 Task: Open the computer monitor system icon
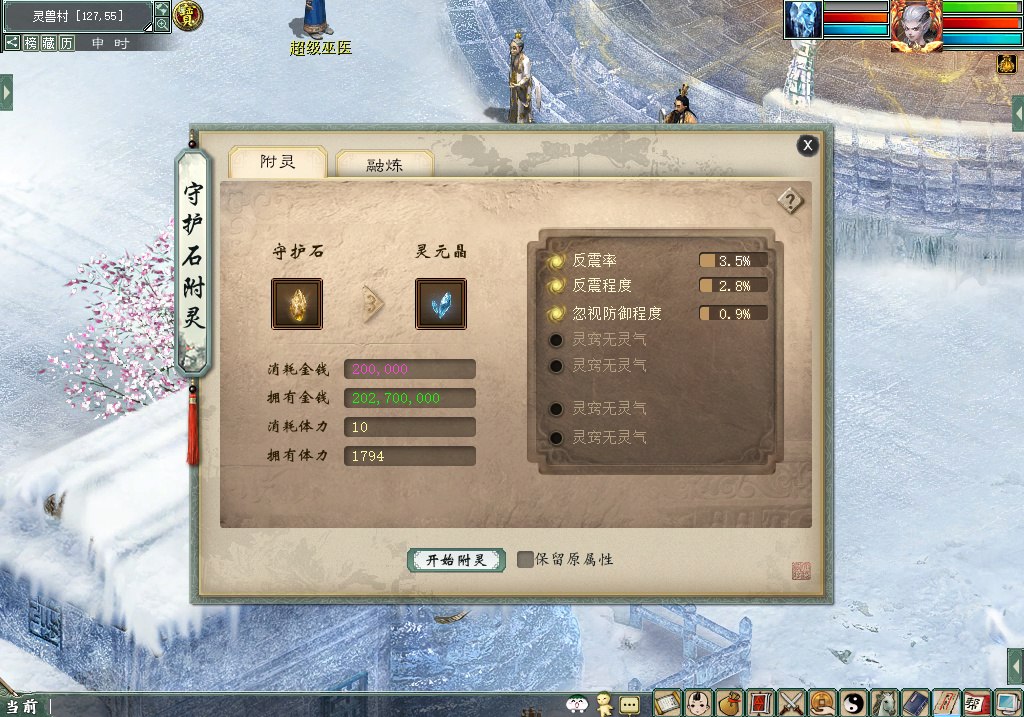pos(1006,703)
